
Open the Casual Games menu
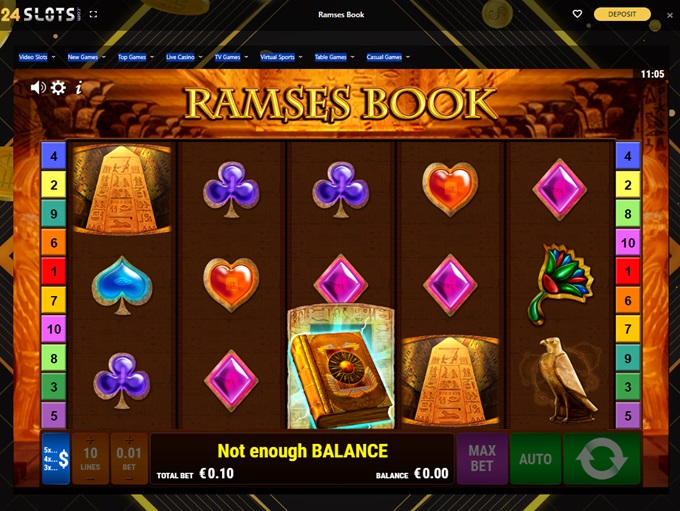(x=387, y=57)
